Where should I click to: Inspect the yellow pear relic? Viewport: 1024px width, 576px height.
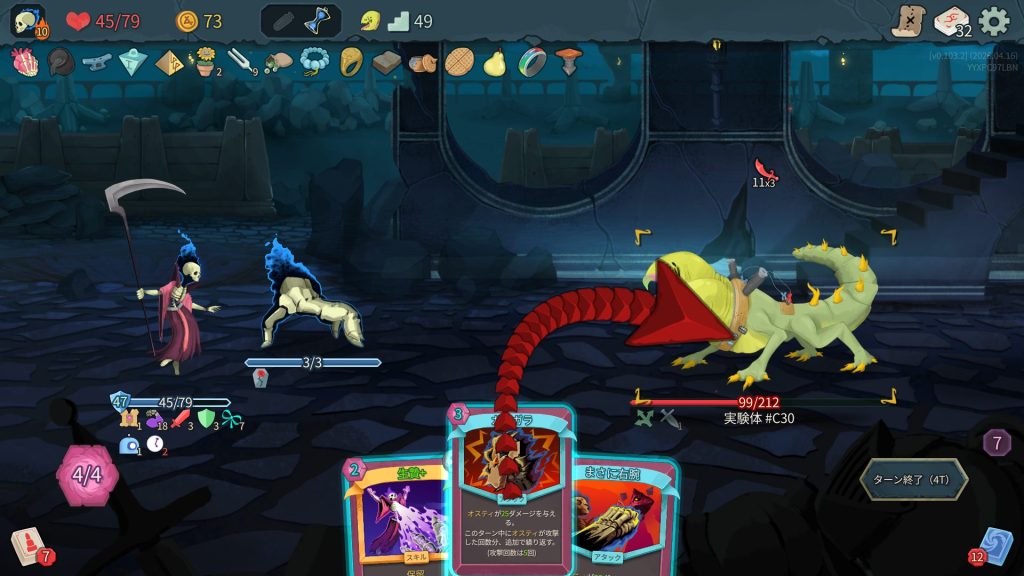click(x=494, y=62)
